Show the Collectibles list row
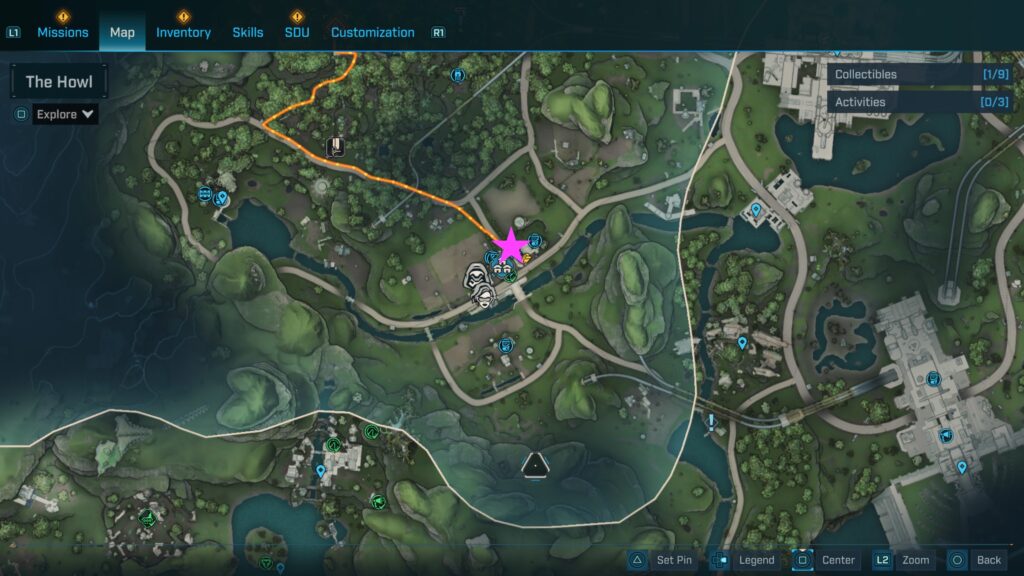 click(918, 74)
